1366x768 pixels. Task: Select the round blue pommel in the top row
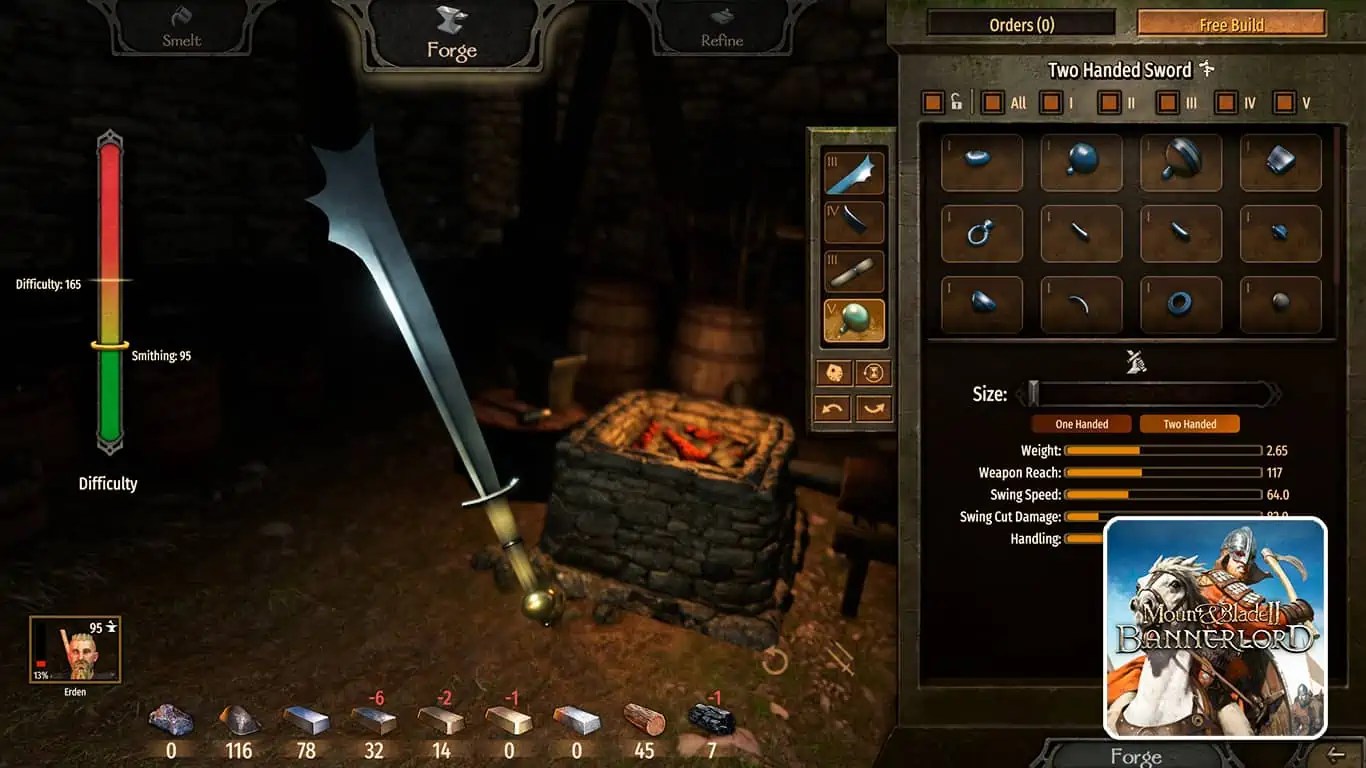(x=1081, y=163)
